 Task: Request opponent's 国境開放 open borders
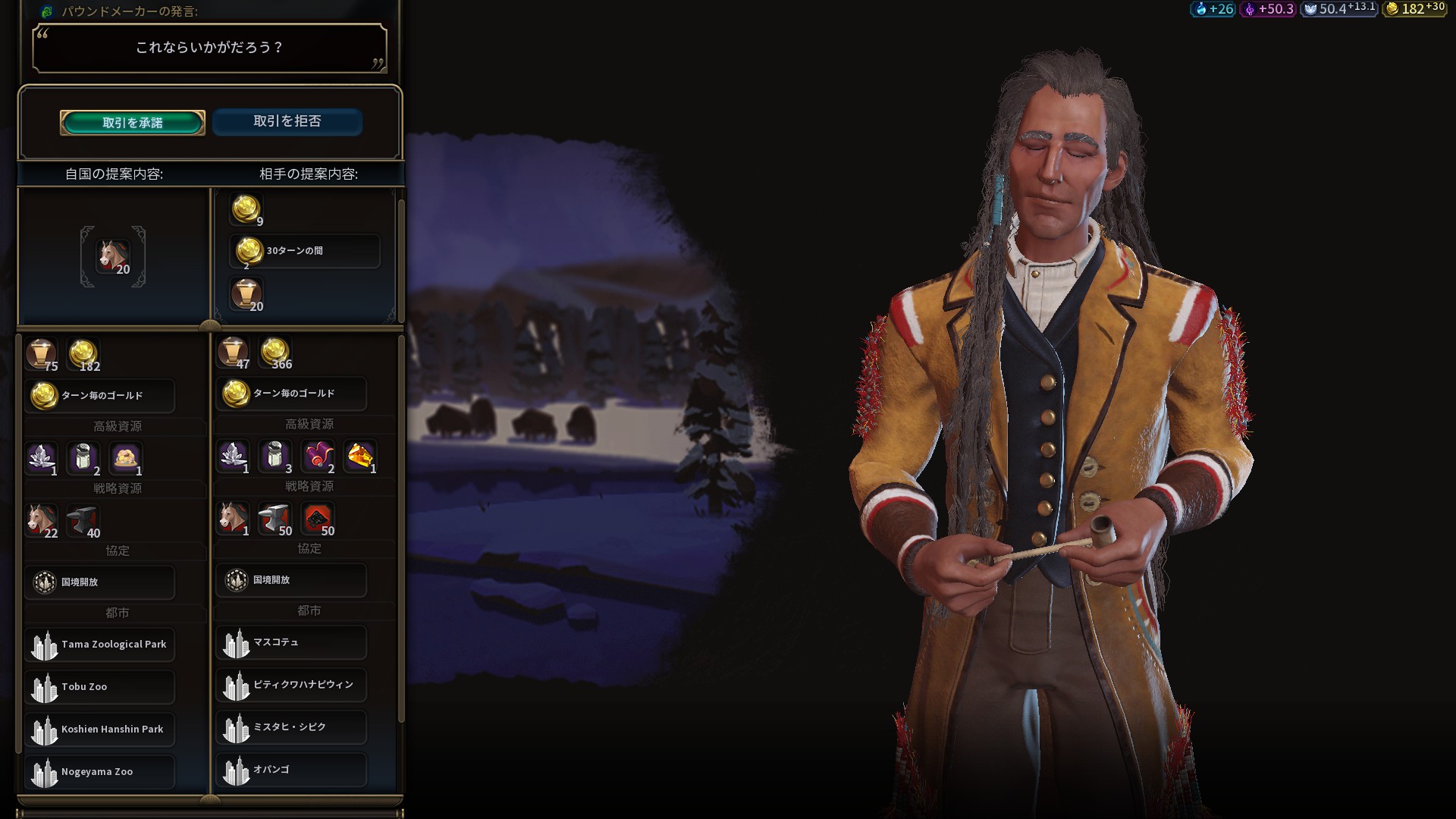coord(291,580)
